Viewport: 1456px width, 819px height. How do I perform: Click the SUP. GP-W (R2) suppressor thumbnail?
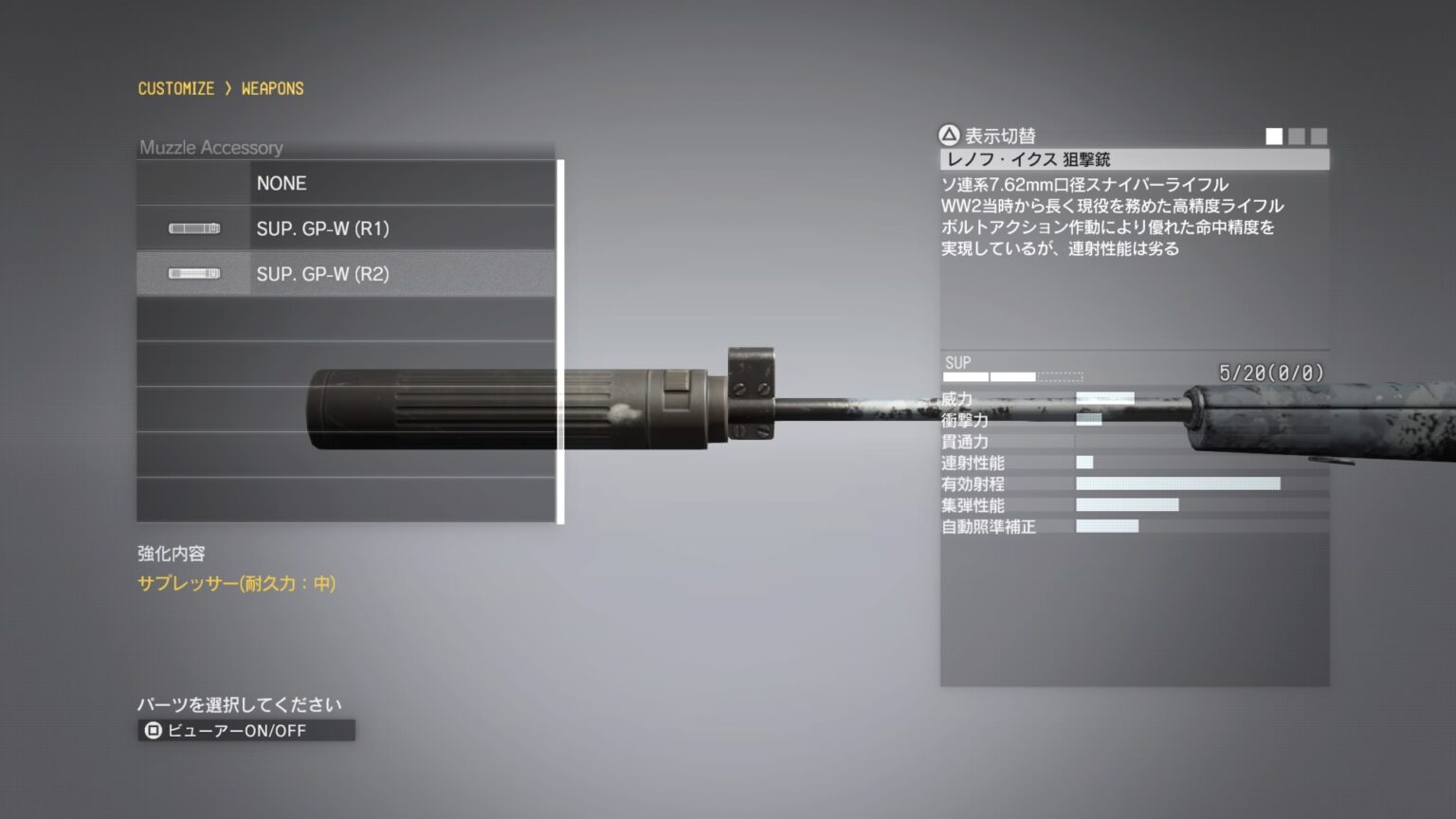click(x=194, y=274)
